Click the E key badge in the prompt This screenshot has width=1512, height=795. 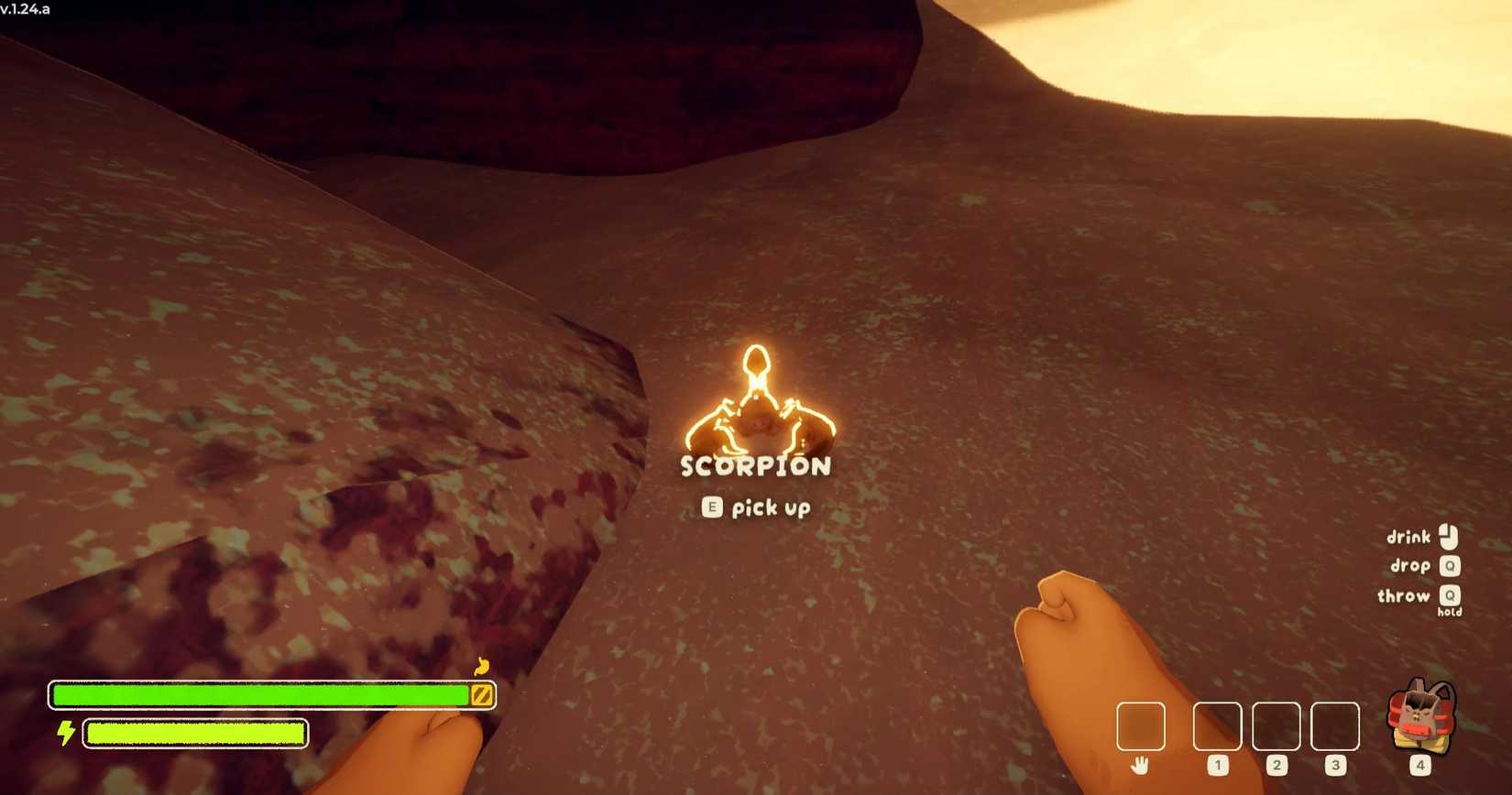(712, 507)
